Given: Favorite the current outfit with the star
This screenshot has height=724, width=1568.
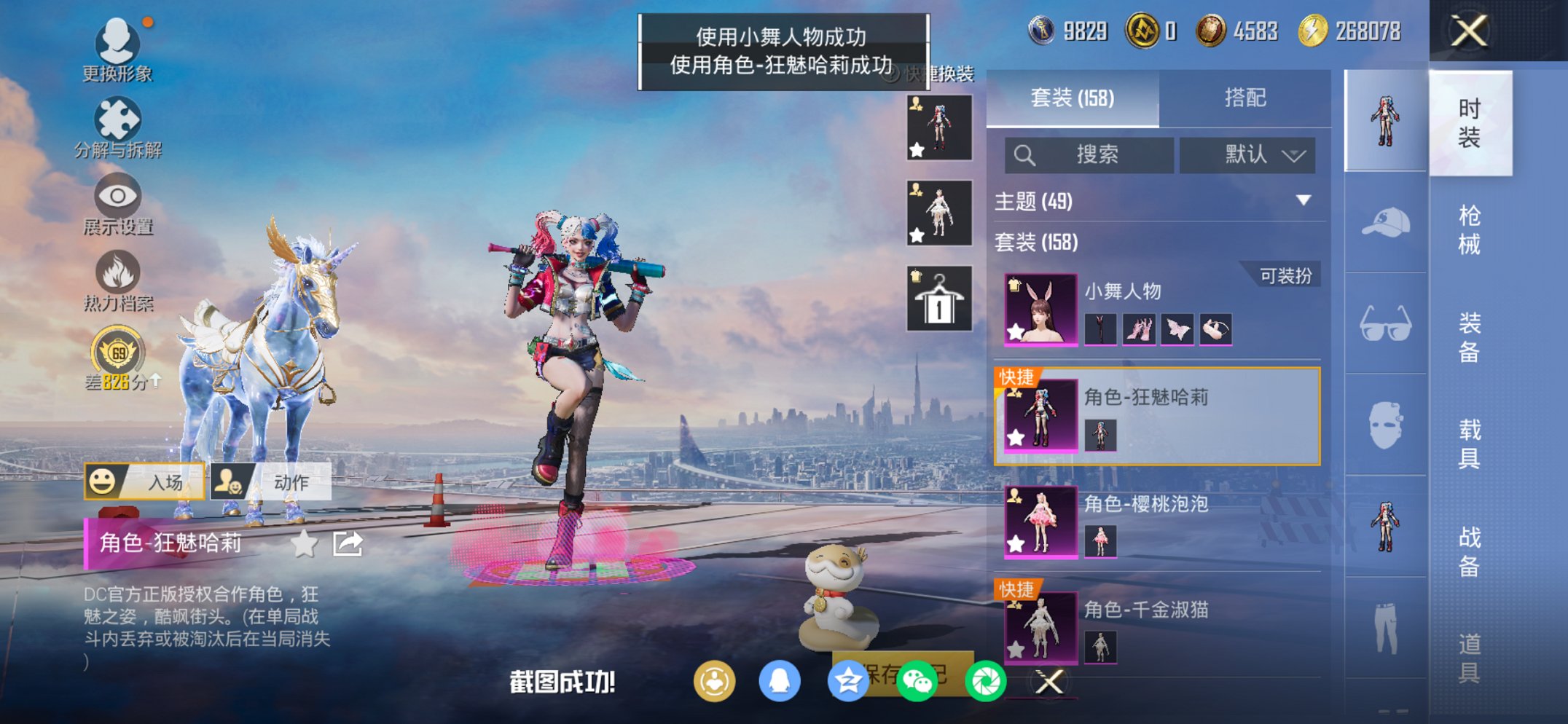Looking at the screenshot, I should pos(305,543).
